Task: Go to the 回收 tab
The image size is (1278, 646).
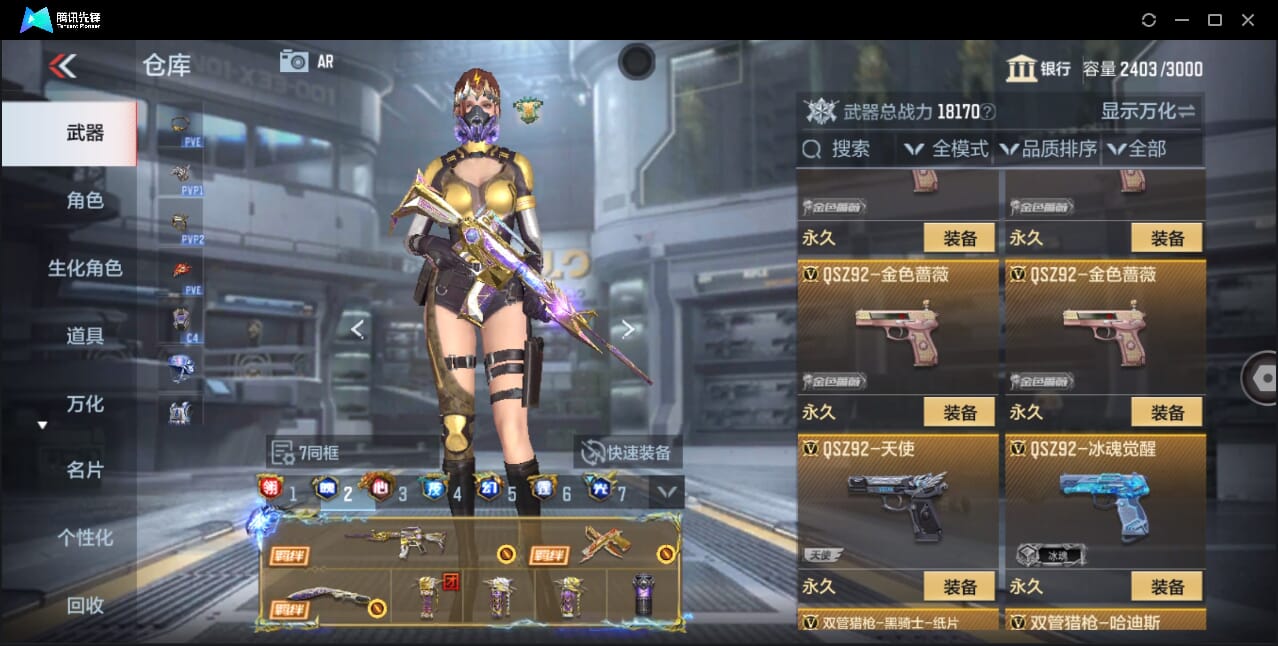Action: [x=84, y=605]
